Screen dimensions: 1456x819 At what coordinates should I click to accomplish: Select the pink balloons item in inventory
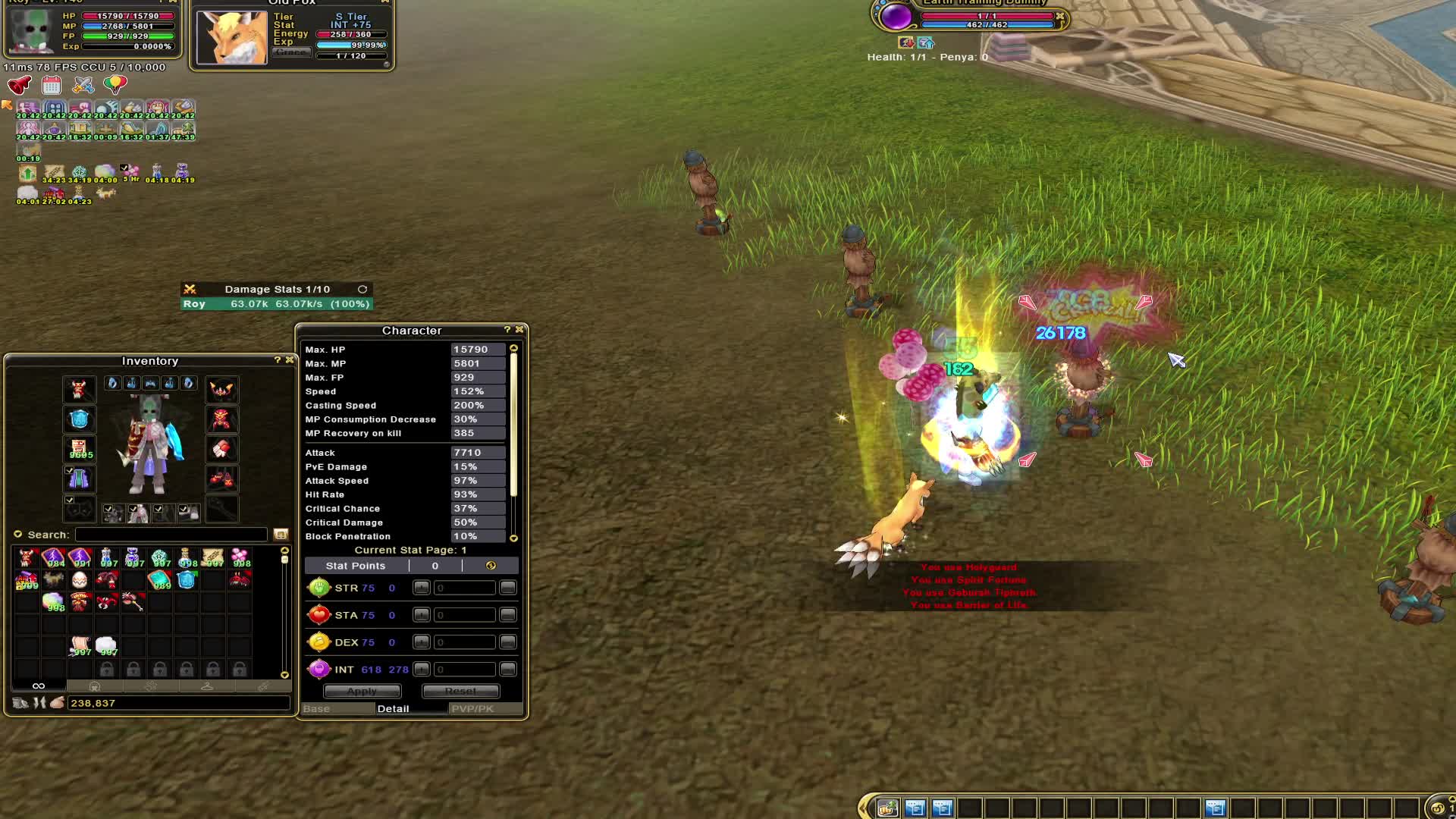tap(240, 558)
